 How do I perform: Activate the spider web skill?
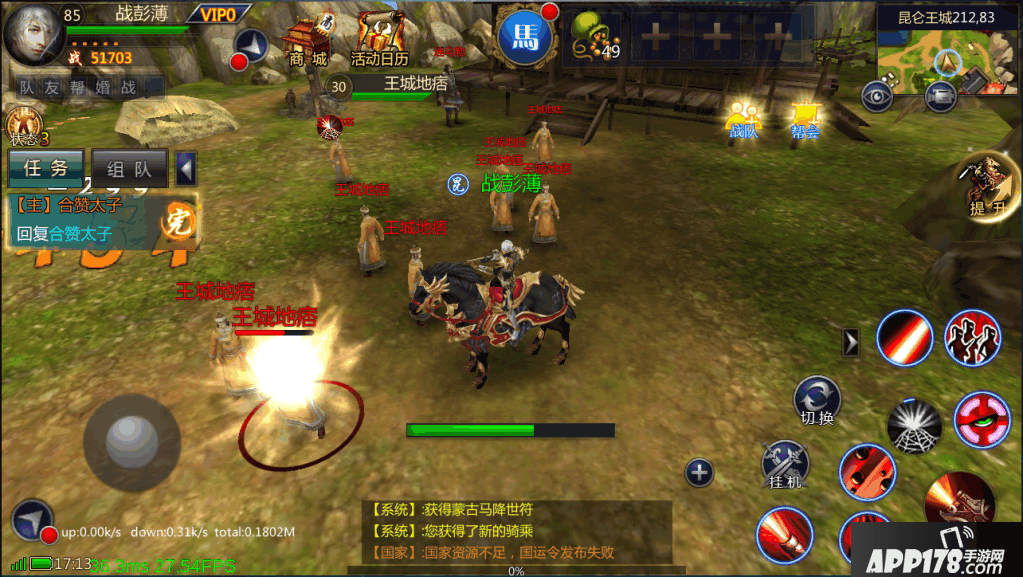click(x=914, y=423)
